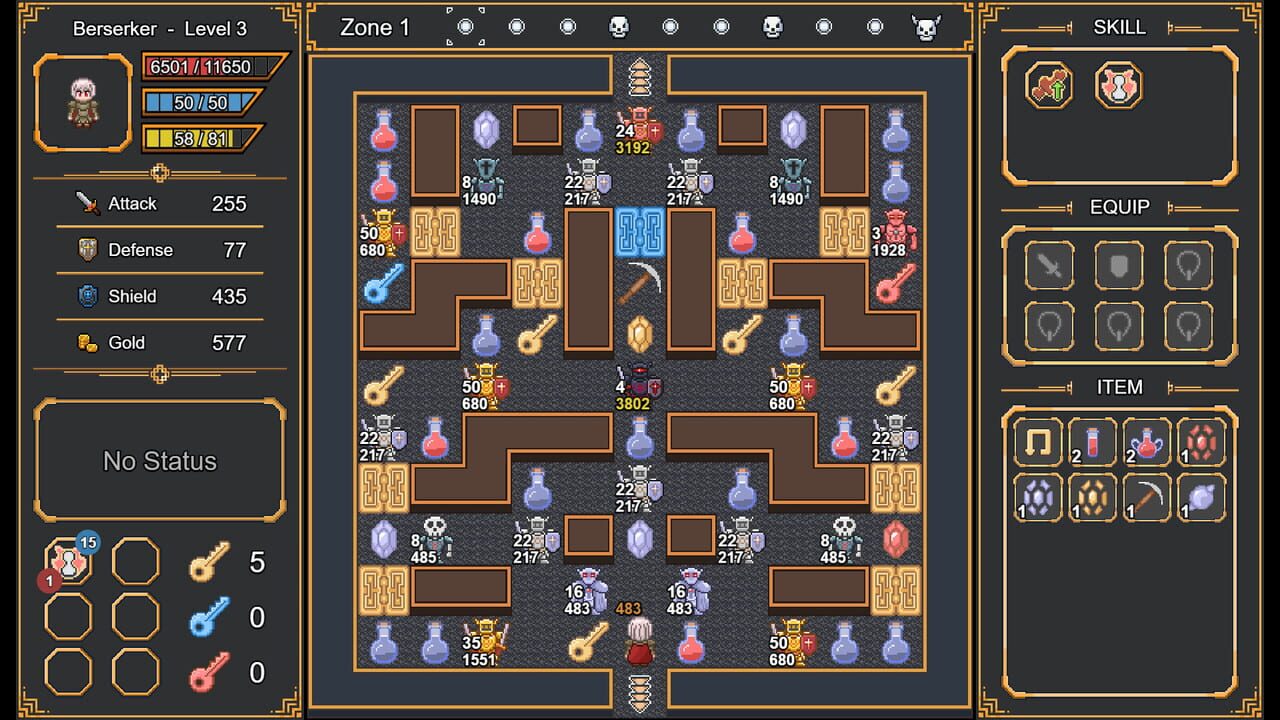Viewport: 1280px width, 720px height.
Task: Use the purple crystal item
Action: [x=1037, y=497]
